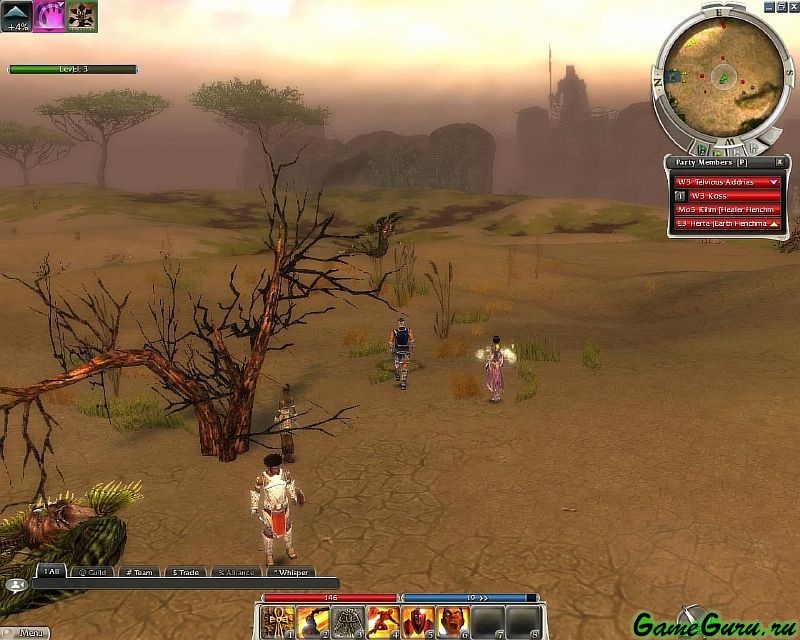Use the red sprinting figure skill
The image size is (800, 640).
coord(382,622)
